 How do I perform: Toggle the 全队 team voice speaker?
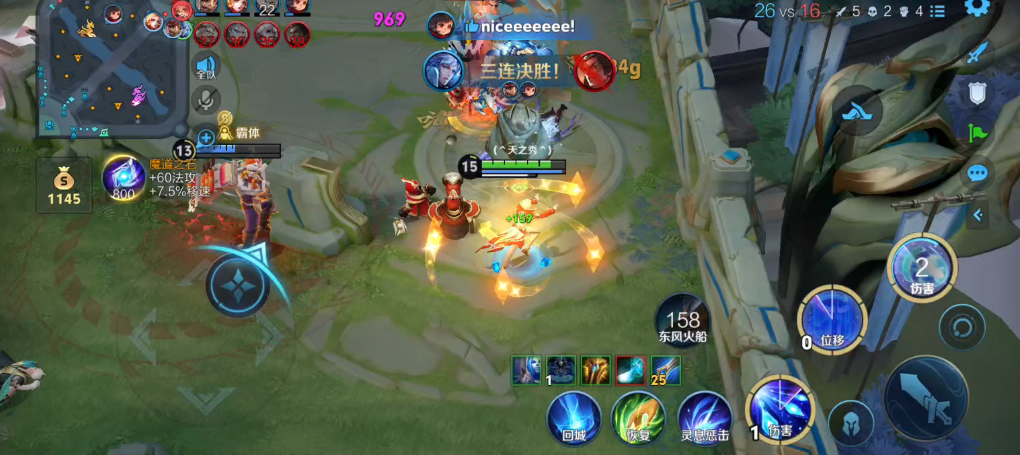206,65
